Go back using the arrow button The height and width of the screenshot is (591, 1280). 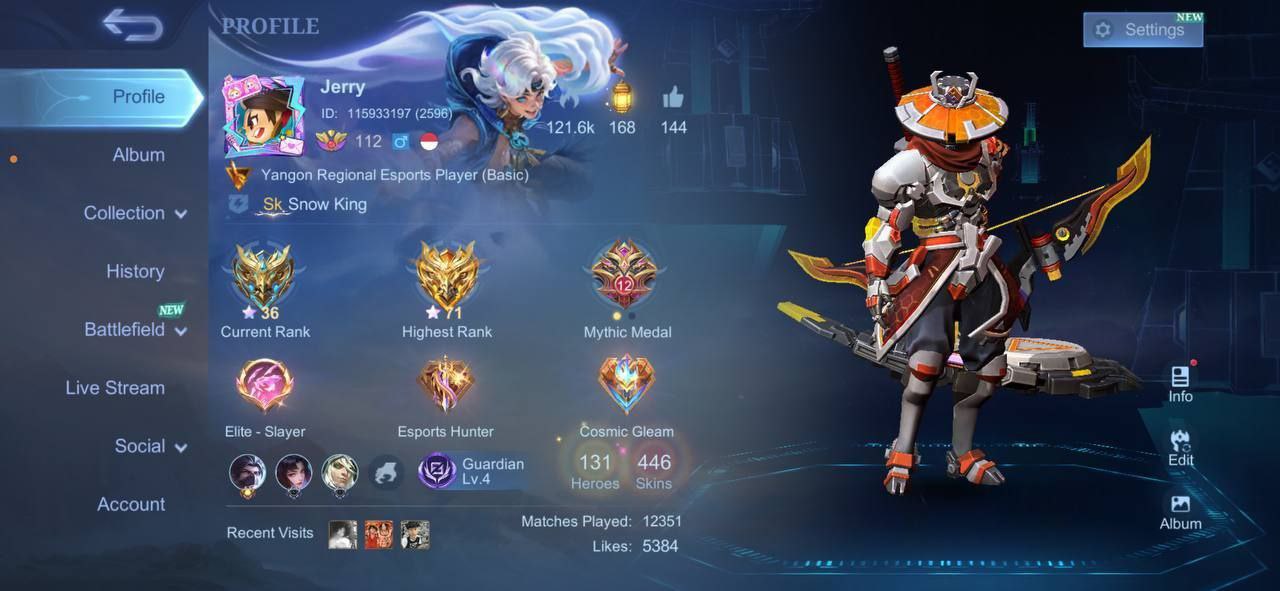[132, 27]
